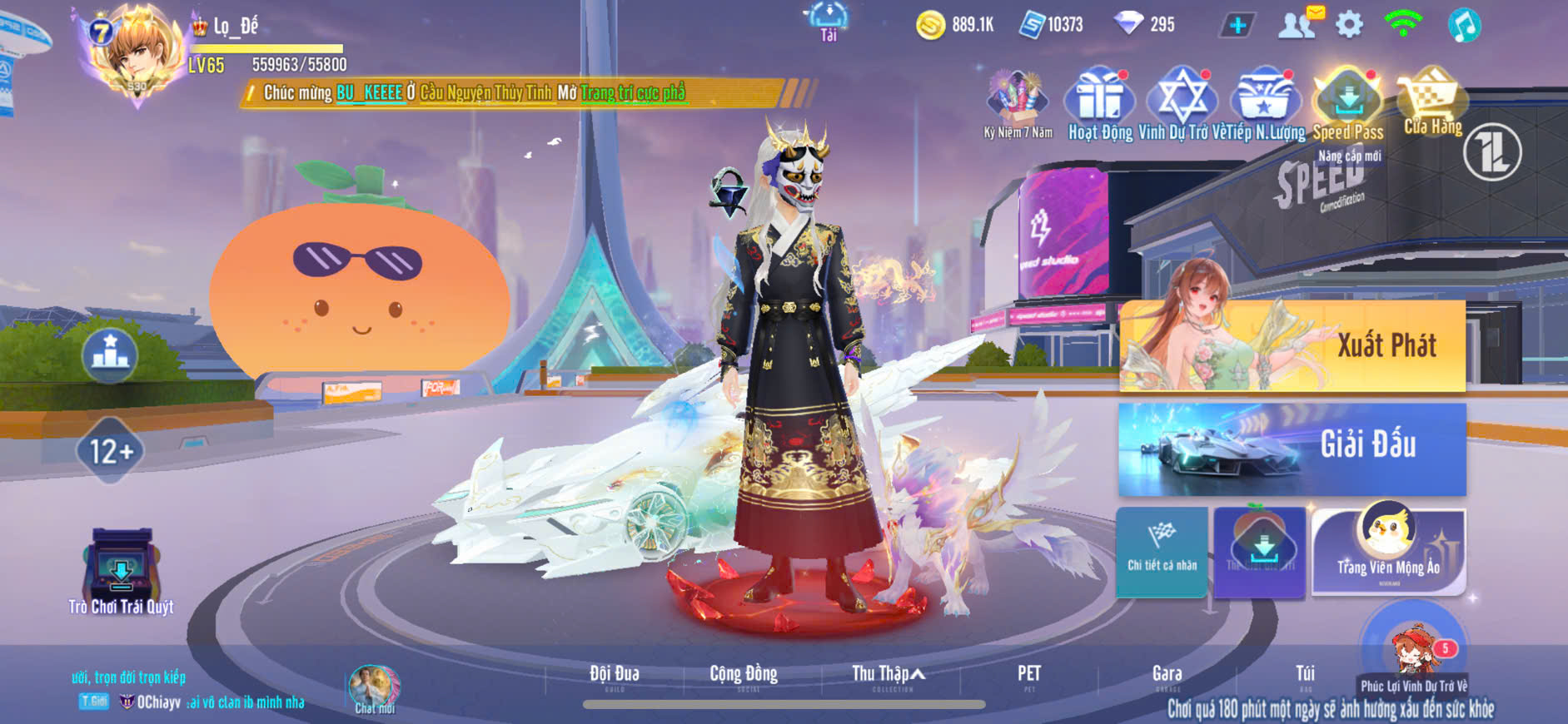Open the Cộng Đồng community tab
Viewport: 1568px width, 724px height.
click(744, 675)
